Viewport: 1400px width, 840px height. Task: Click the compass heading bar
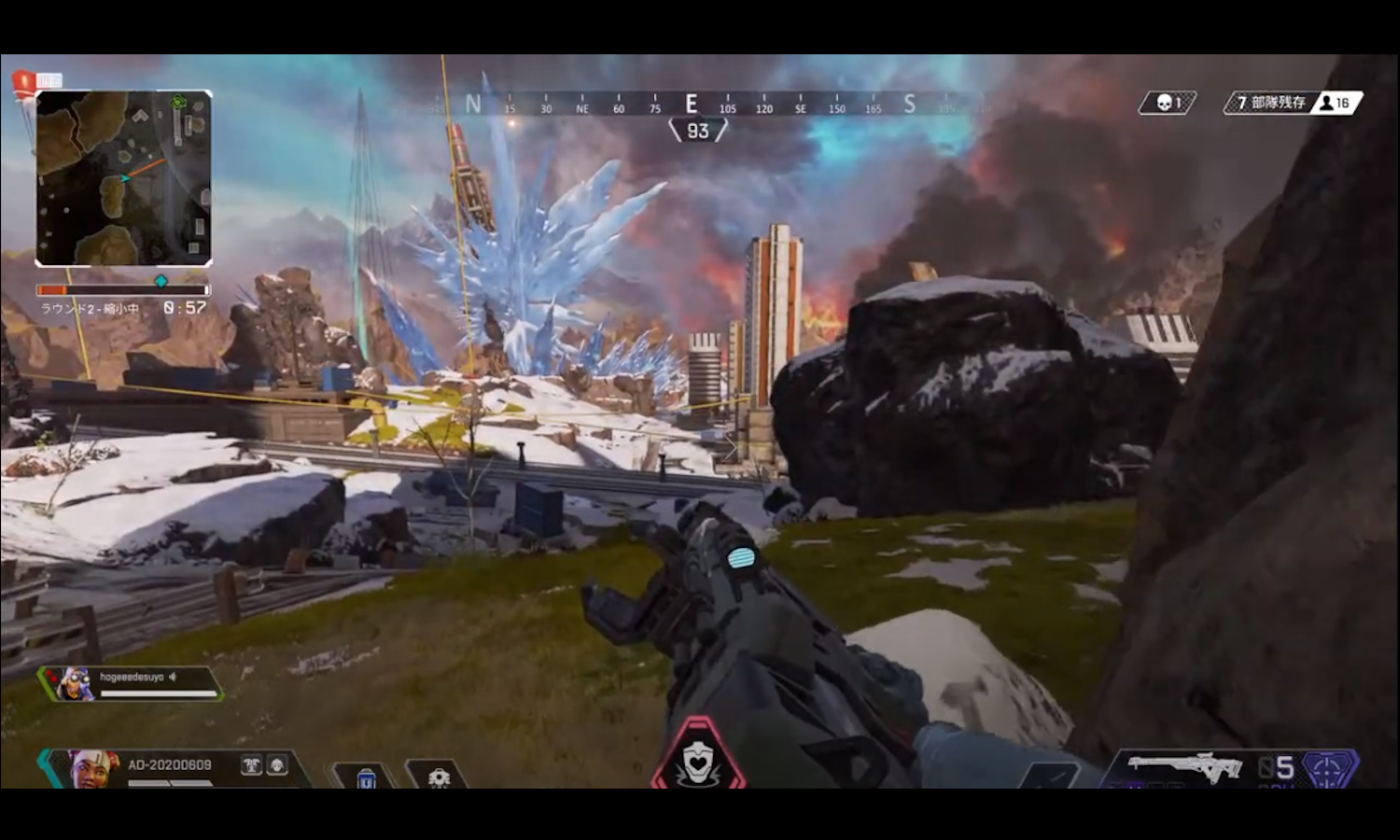click(692, 105)
